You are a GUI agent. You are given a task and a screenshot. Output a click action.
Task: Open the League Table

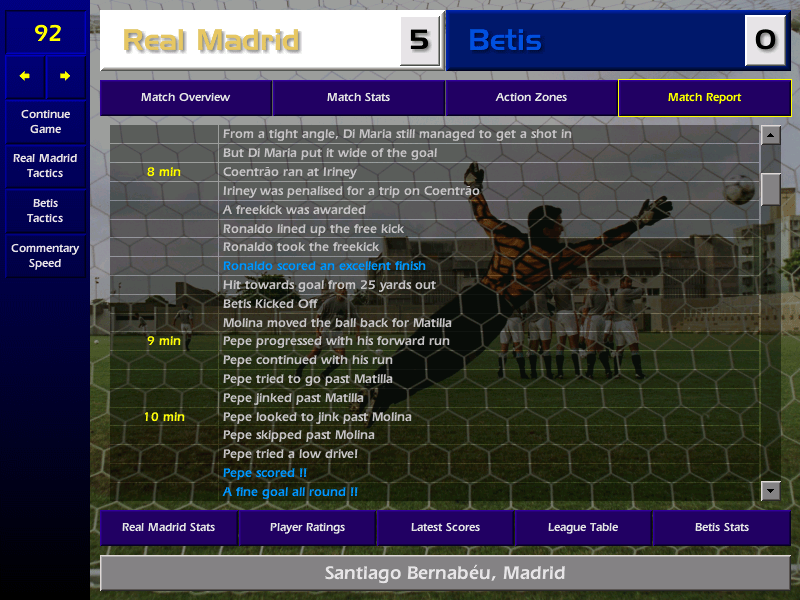583,528
